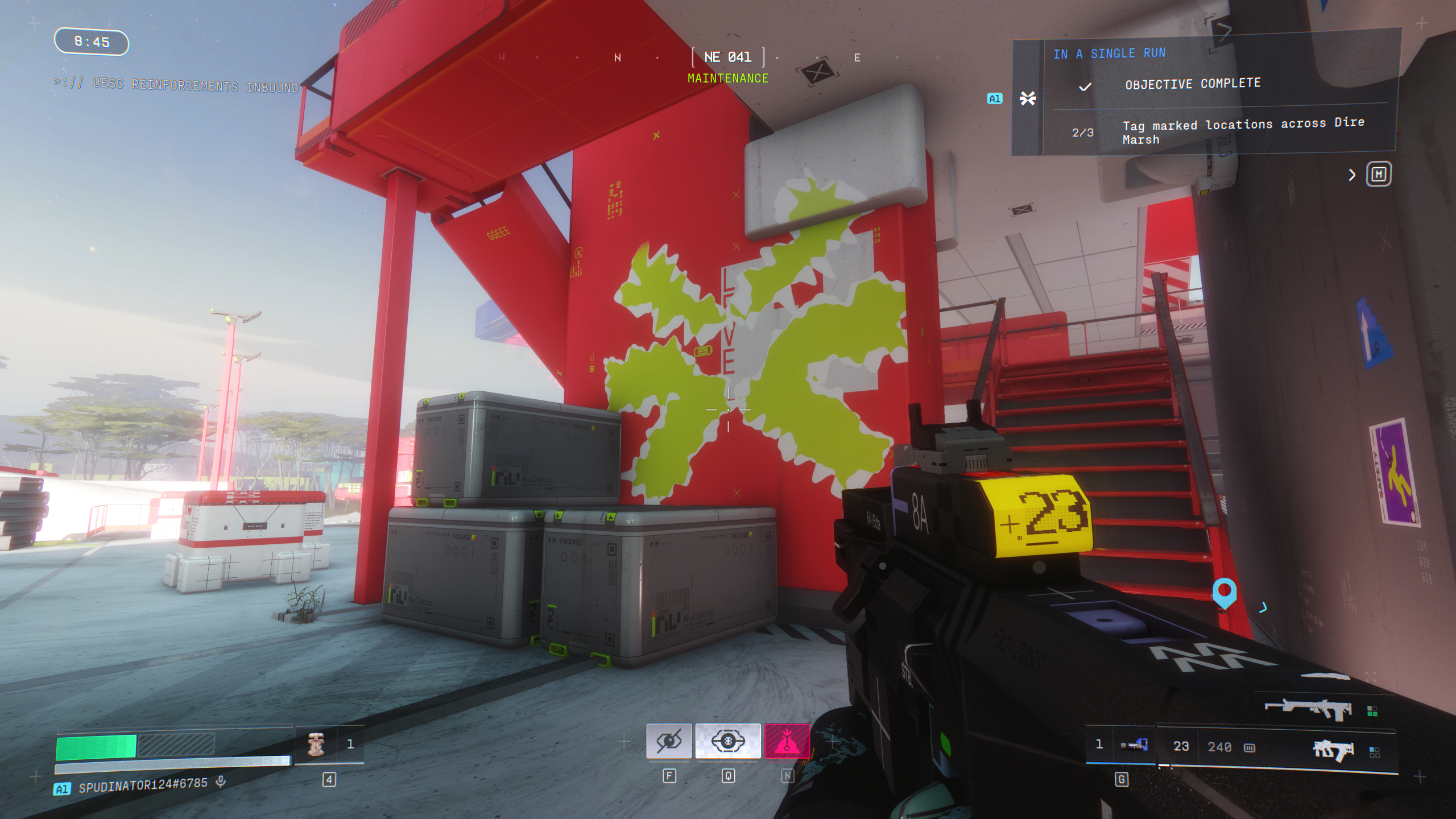Viewport: 1456px width, 819px height.
Task: Select the invisibility ability bound to F
Action: tap(670, 741)
